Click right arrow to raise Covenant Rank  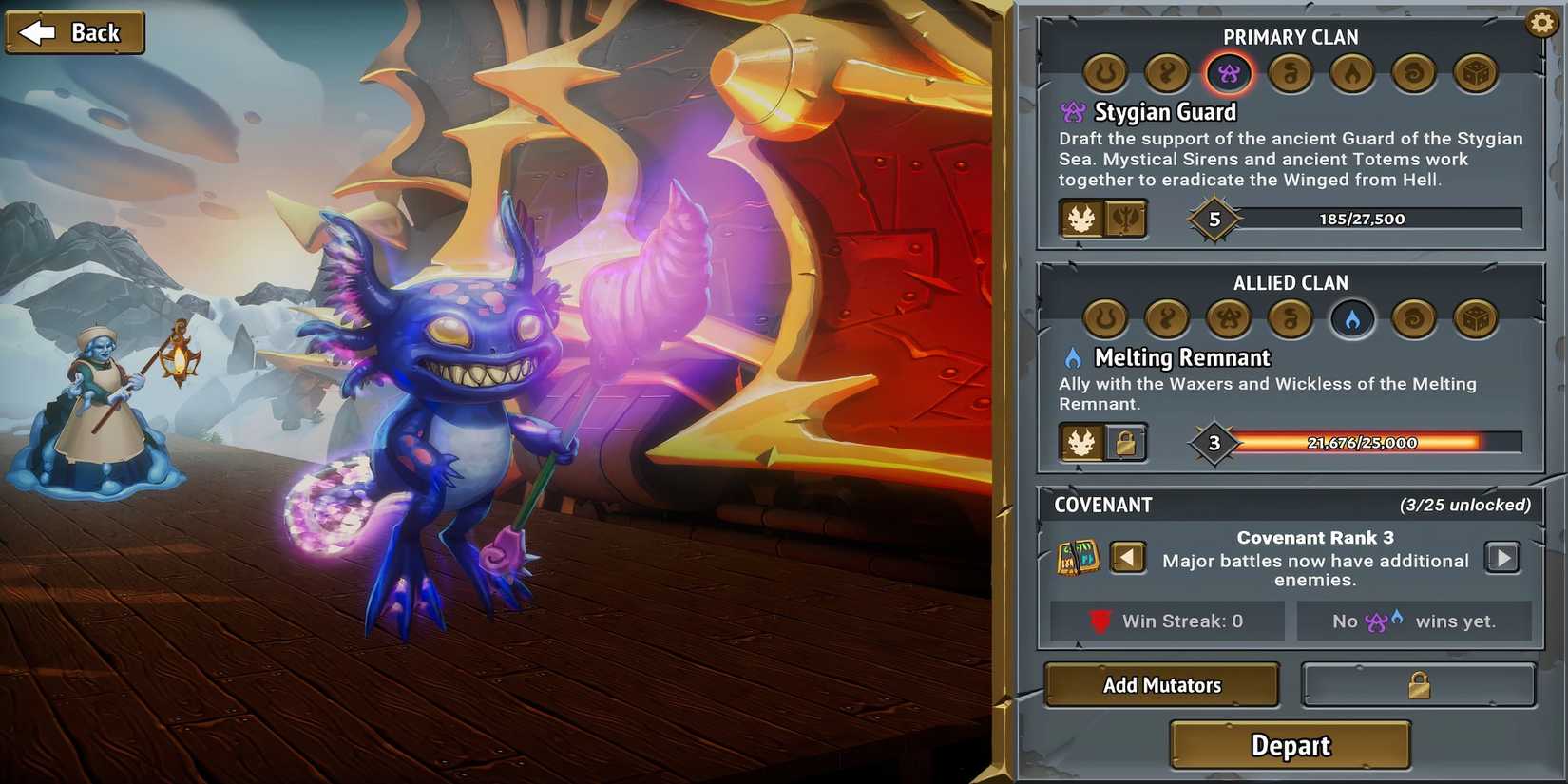[x=1502, y=558]
